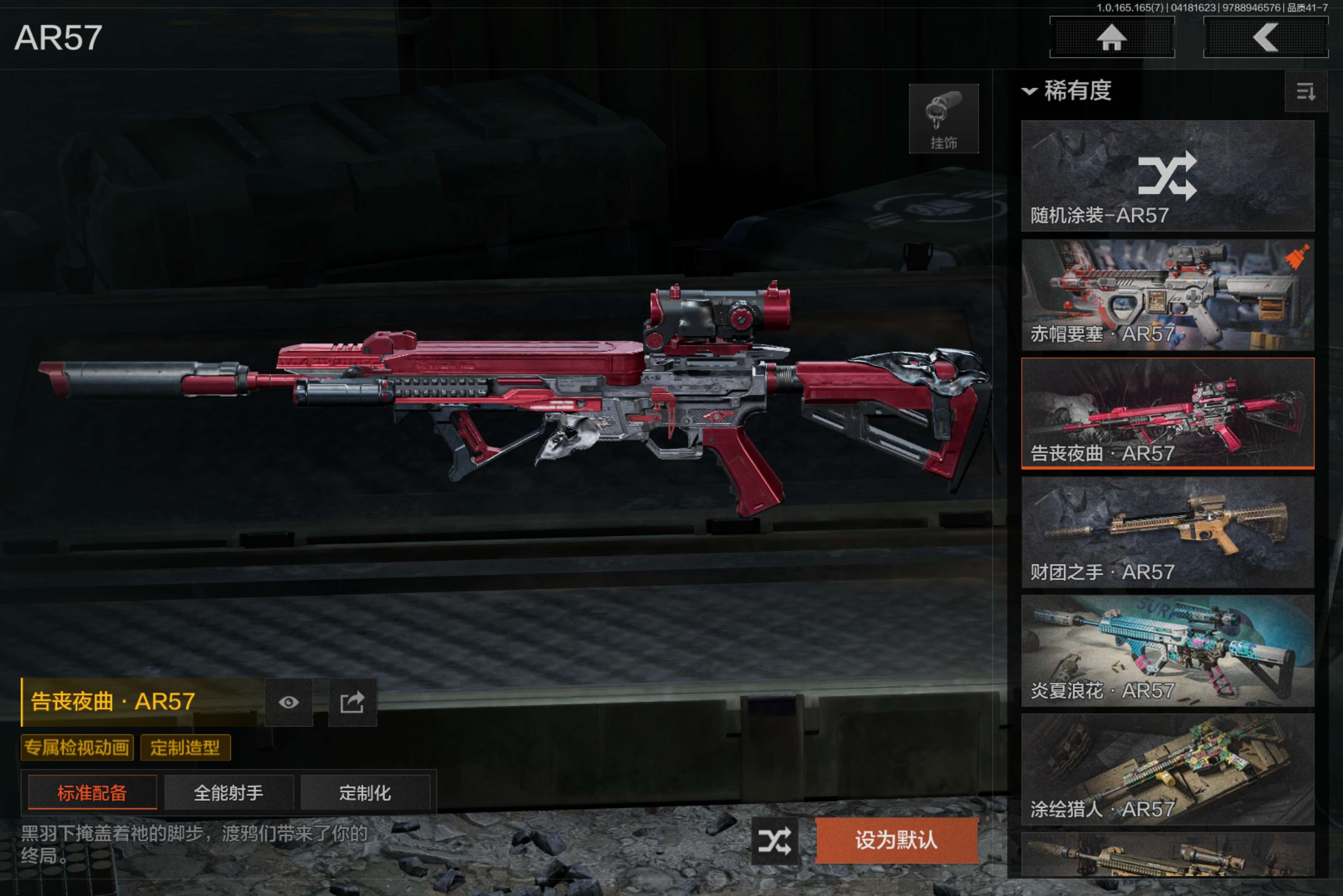View the 专属检视动画 tag

[x=77, y=748]
